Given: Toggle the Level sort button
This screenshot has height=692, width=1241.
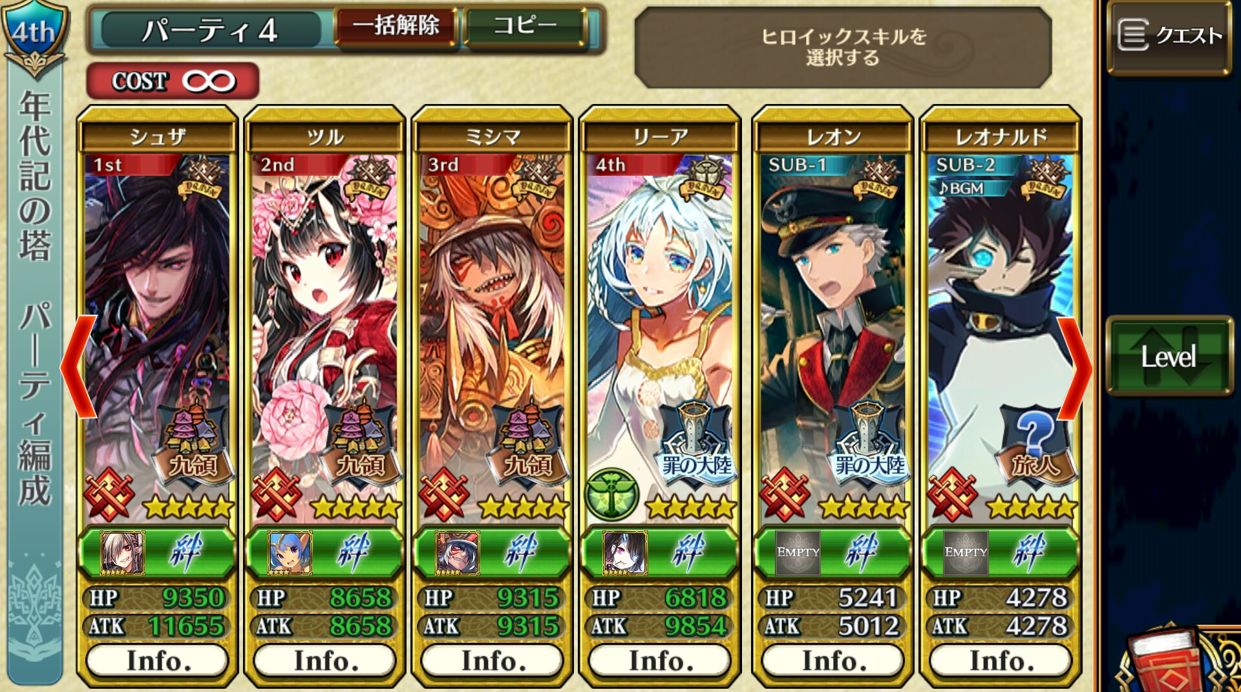Looking at the screenshot, I should (1169, 356).
